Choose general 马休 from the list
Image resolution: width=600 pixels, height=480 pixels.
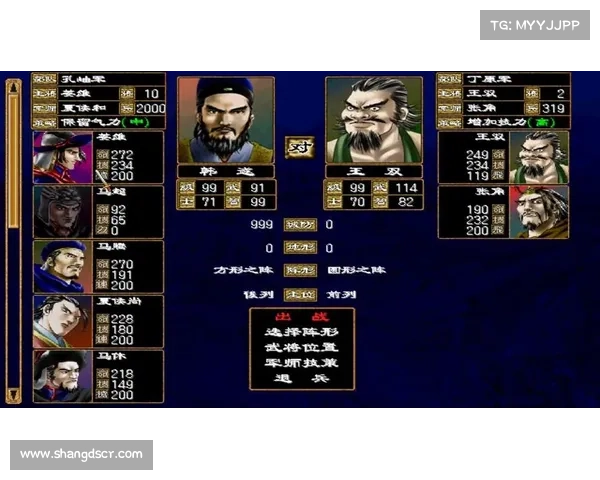(x=98, y=376)
